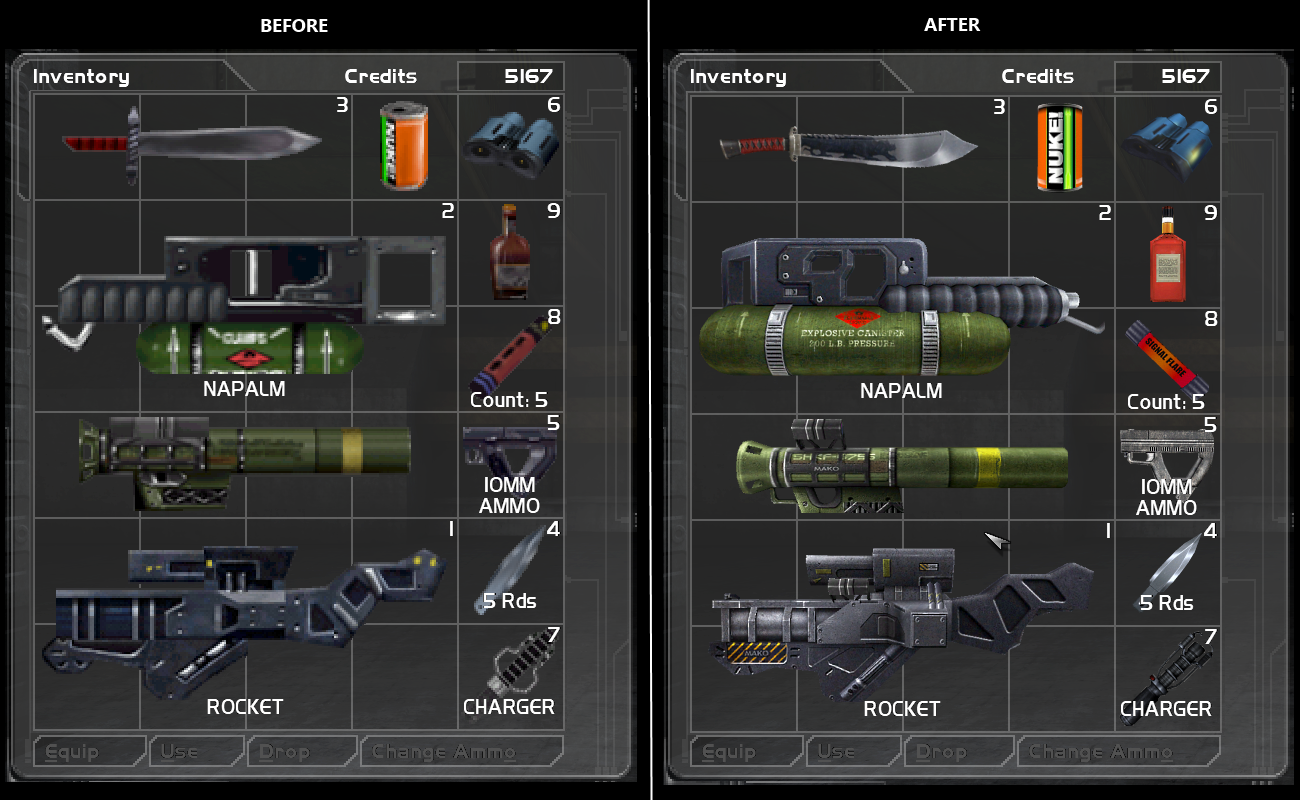Image resolution: width=1300 pixels, height=800 pixels.
Task: Select the ROCKET launcher in the BEFORE inventory
Action: coord(245,620)
